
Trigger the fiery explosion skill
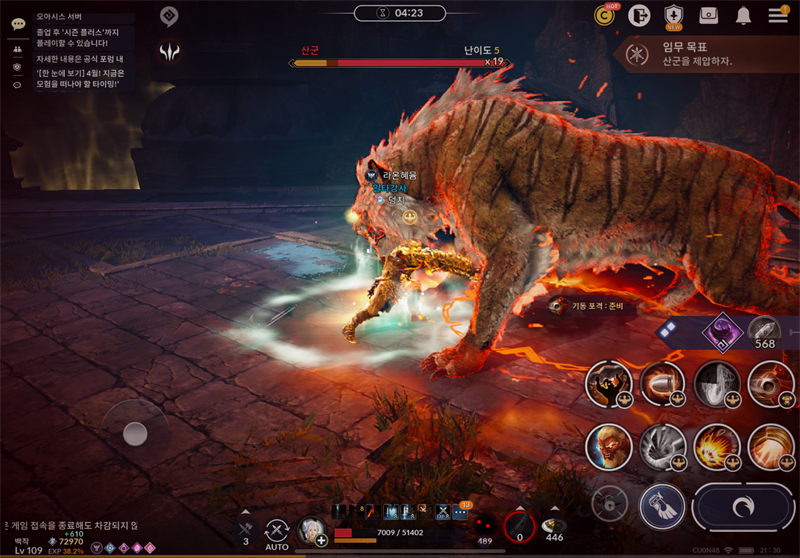tap(716, 445)
